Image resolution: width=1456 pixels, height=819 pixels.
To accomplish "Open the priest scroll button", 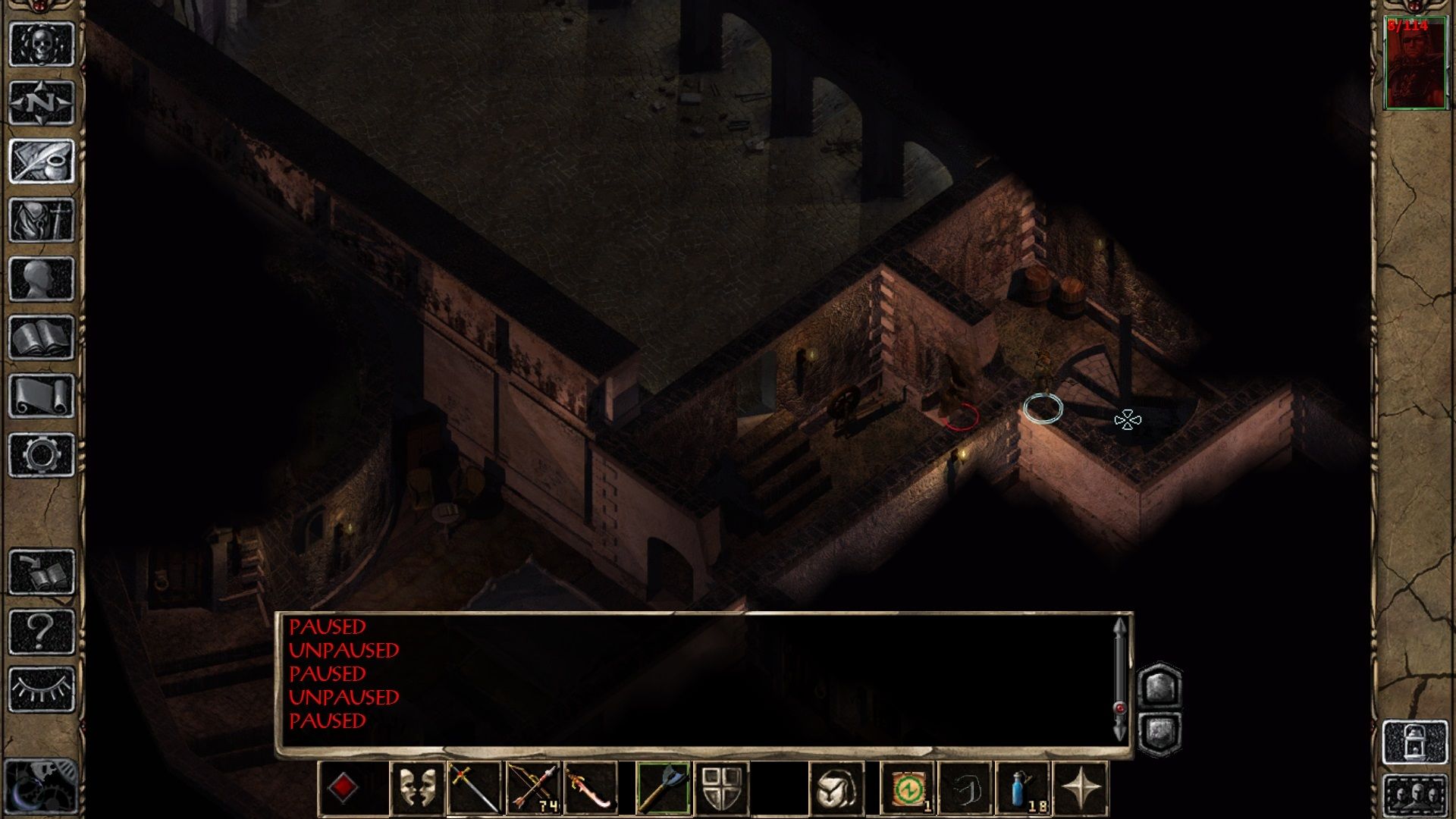I will coord(42,396).
